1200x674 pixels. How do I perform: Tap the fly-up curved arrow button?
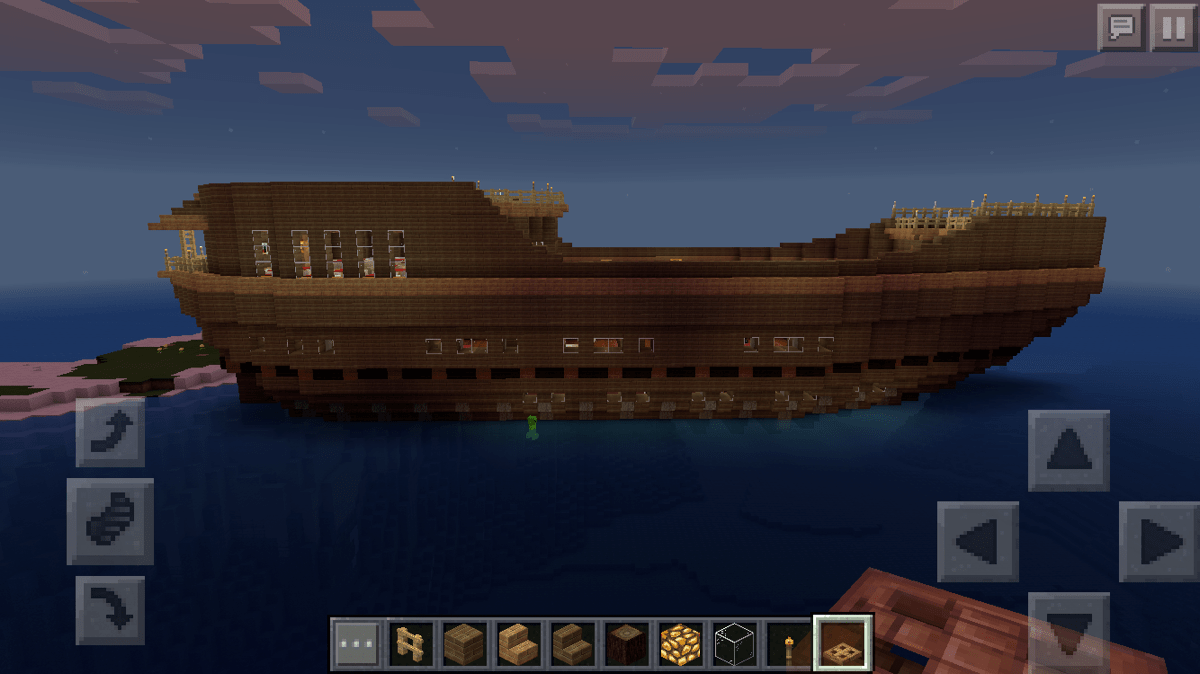coord(110,432)
